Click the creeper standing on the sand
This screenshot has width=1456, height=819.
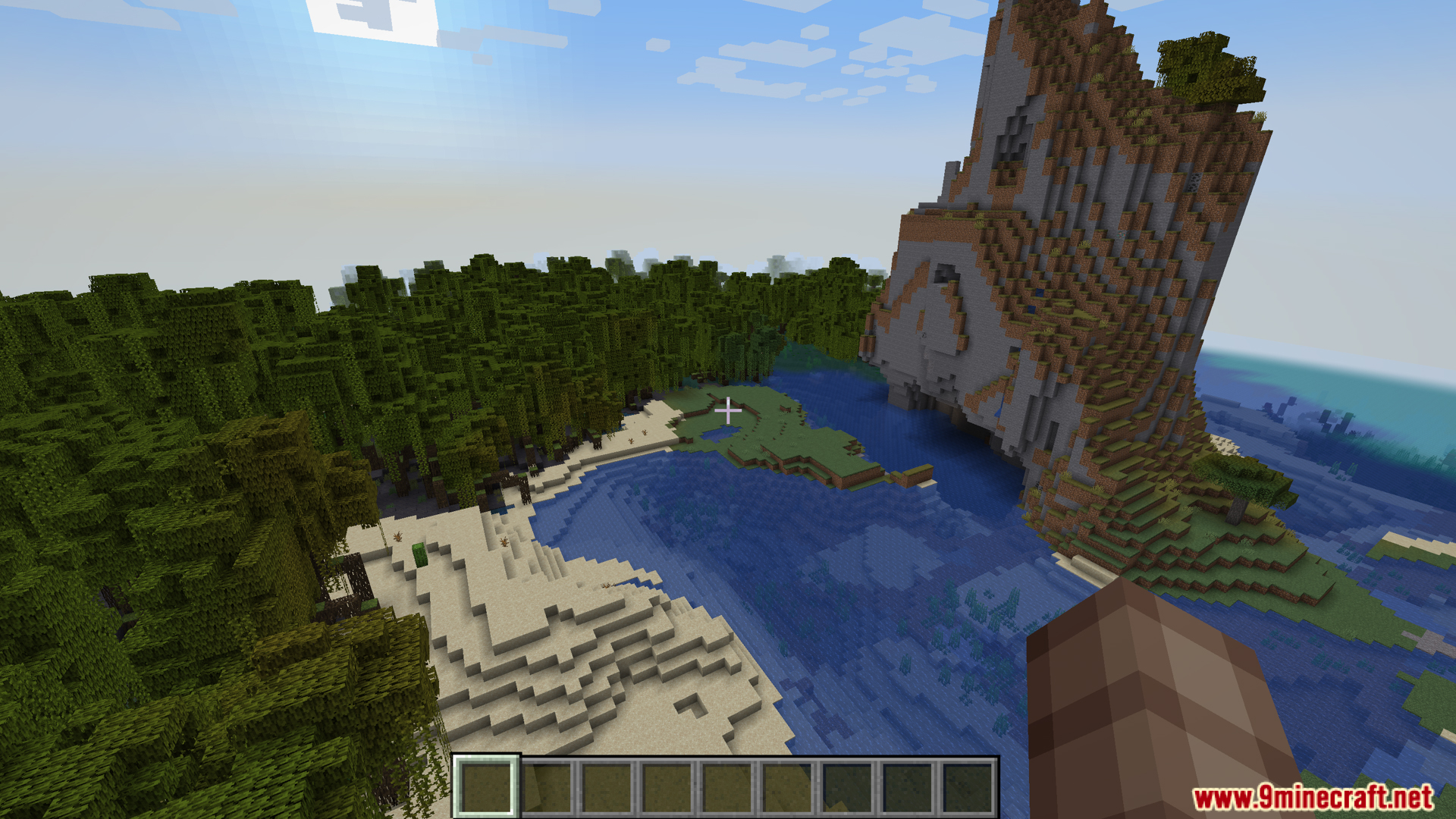[419, 554]
